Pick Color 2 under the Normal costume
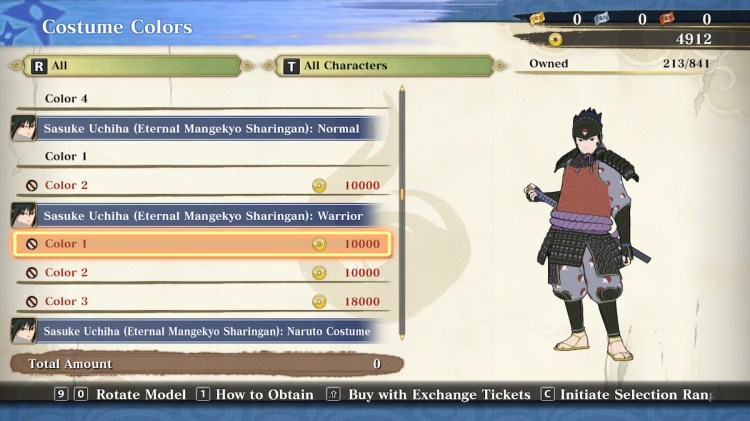Viewport: 750px width, 421px height. pos(200,186)
